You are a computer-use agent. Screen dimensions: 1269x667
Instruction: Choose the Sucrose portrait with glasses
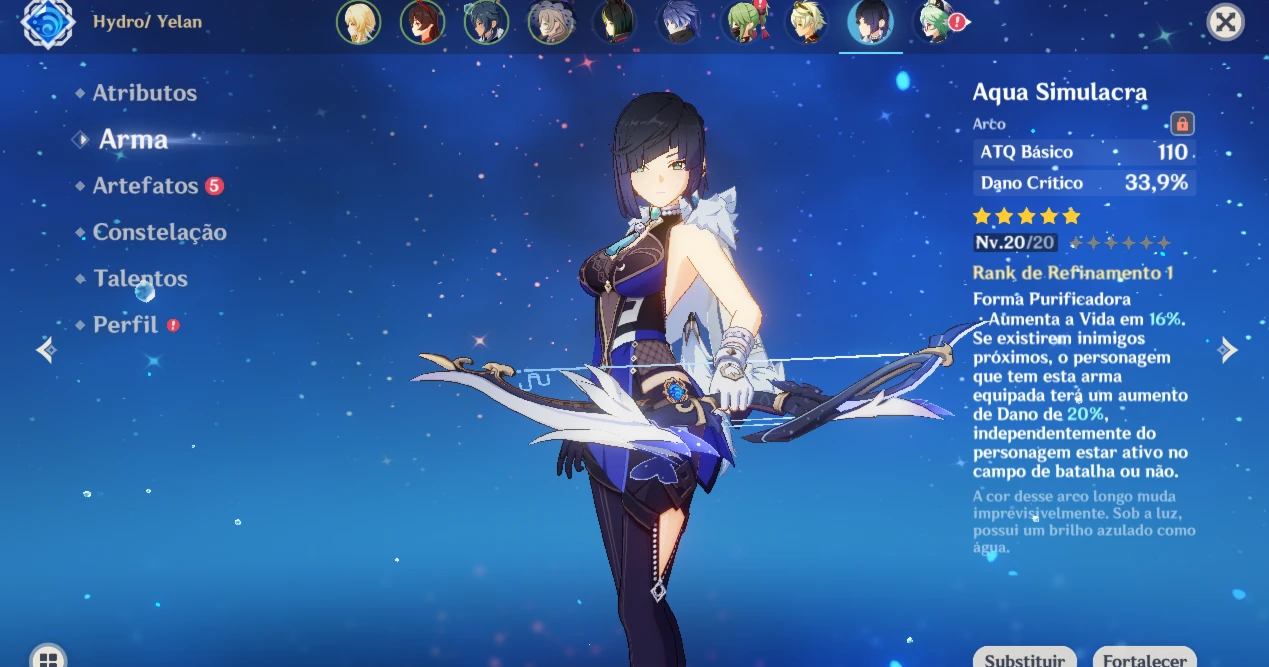[x=934, y=22]
